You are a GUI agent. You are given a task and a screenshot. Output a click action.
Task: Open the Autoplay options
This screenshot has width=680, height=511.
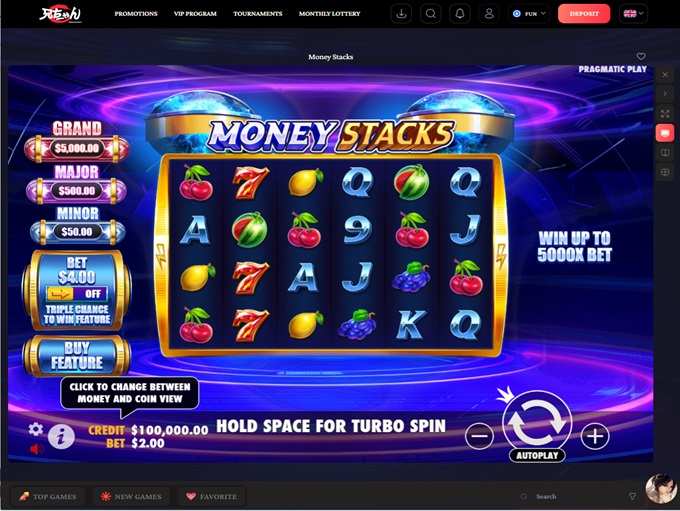537,456
